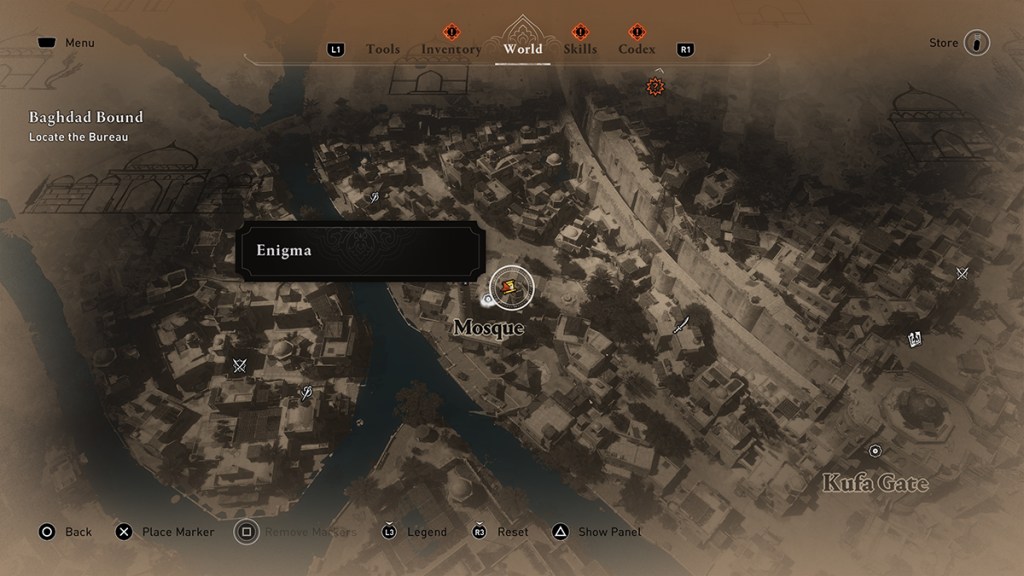Open the Menu in the top-left corner
This screenshot has height=576, width=1024.
(x=66, y=43)
